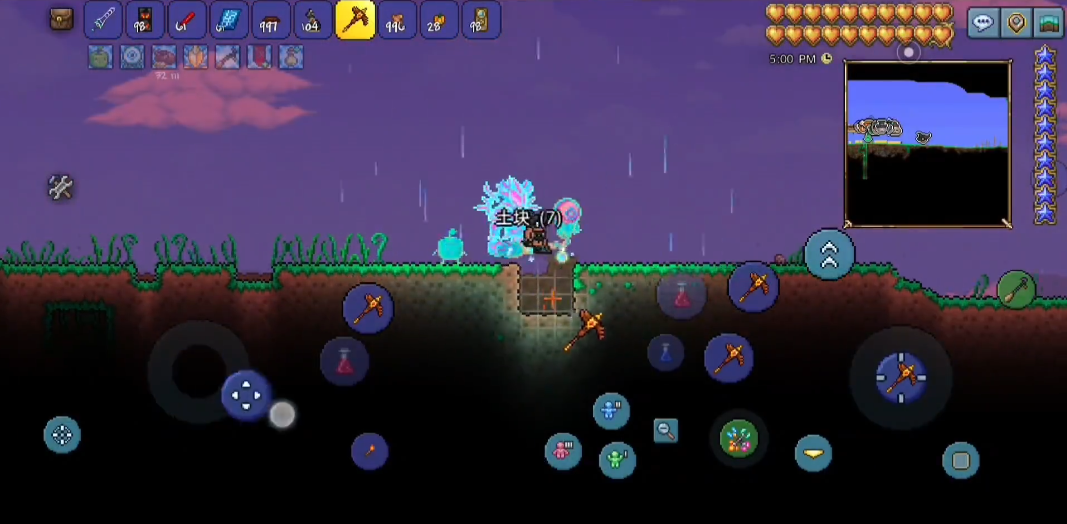Tap the magnifying glass zoom button

(665, 431)
